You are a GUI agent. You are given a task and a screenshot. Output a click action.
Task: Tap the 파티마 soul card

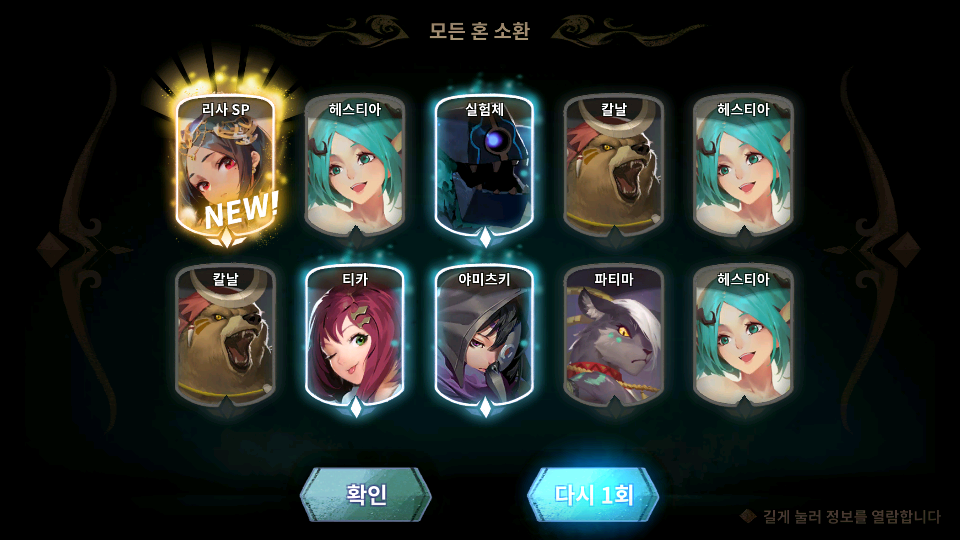click(x=614, y=335)
